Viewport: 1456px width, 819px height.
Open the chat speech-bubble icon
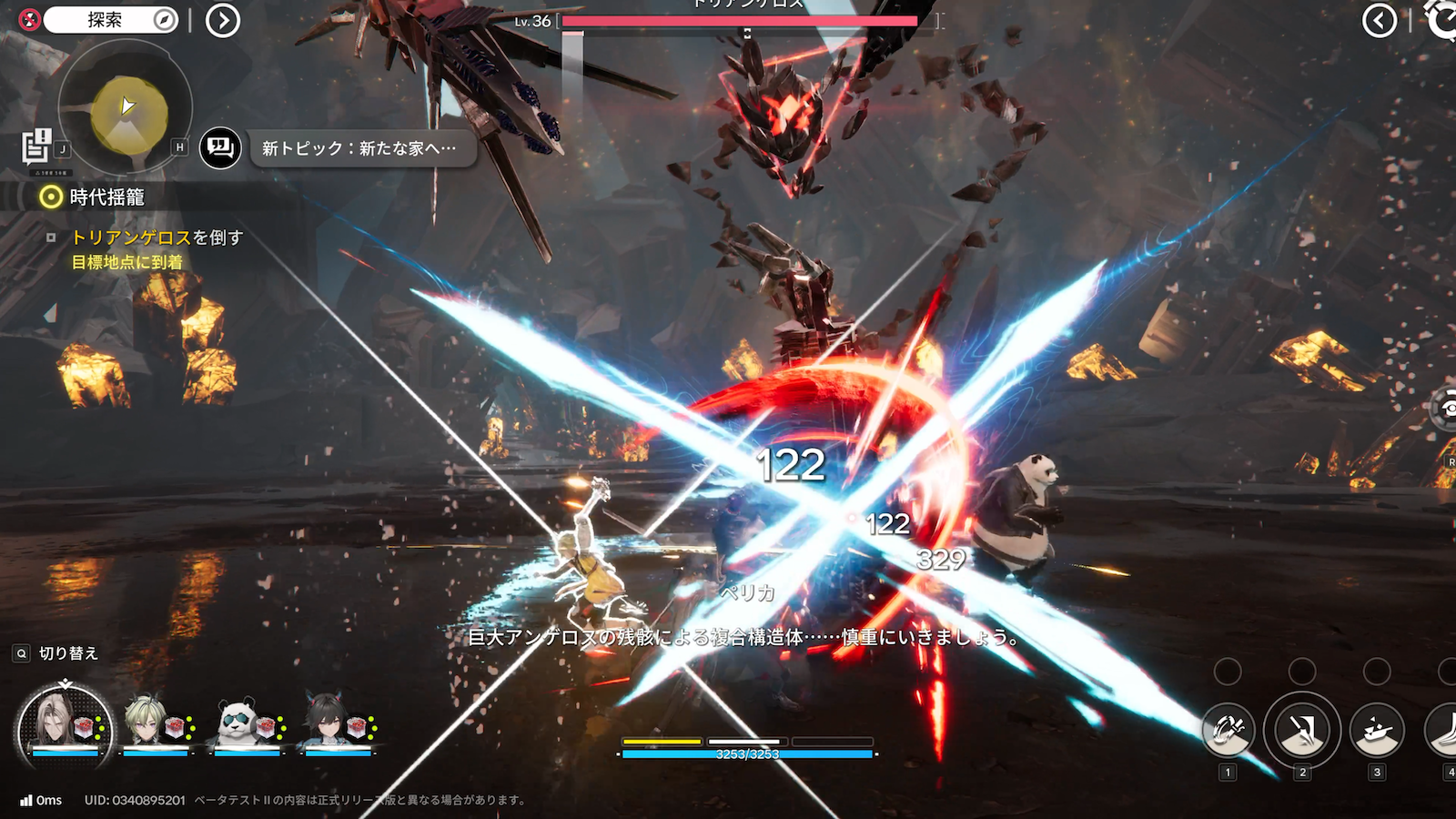tap(220, 147)
